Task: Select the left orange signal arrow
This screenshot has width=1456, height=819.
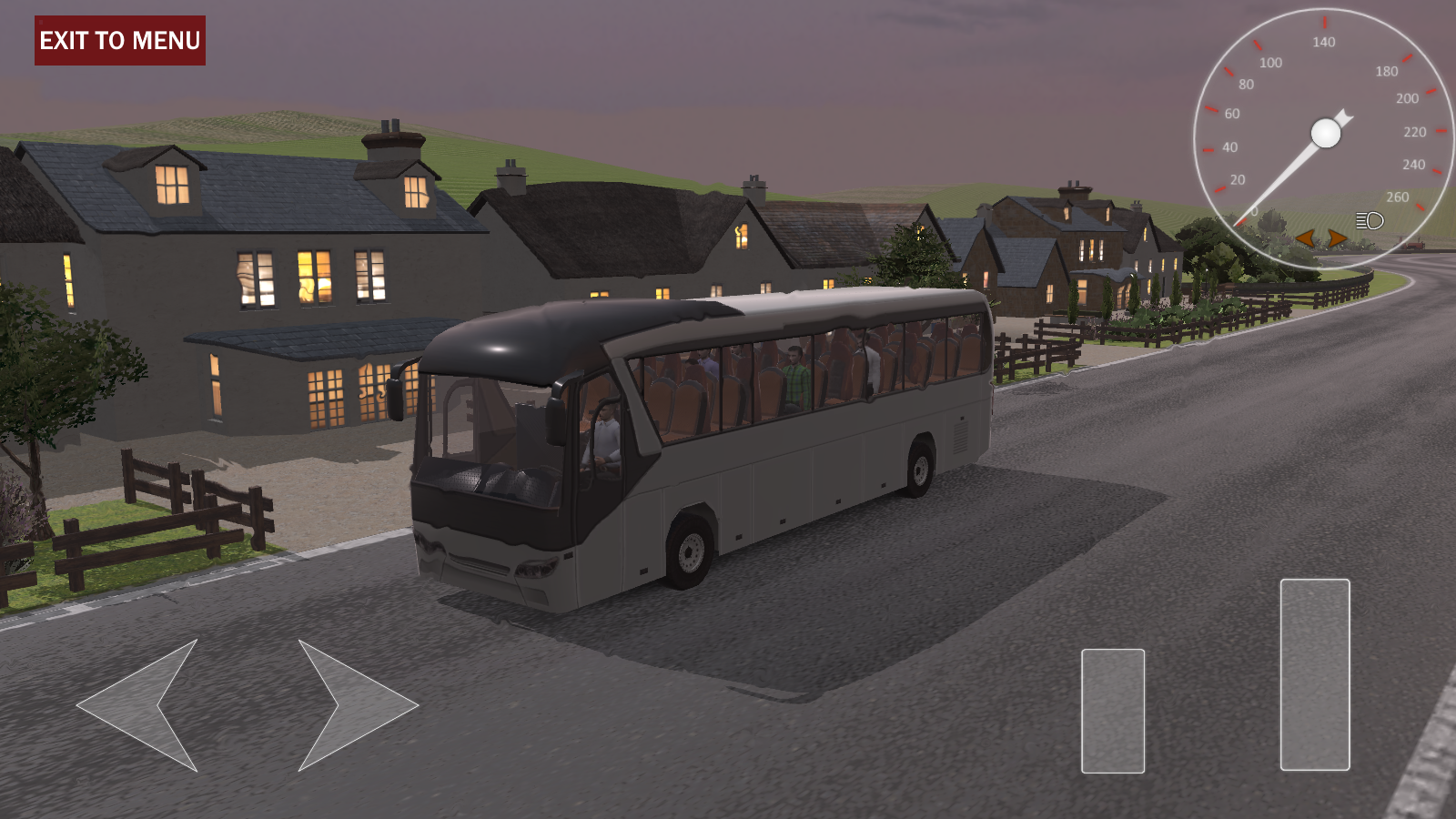Action: pos(1306,238)
